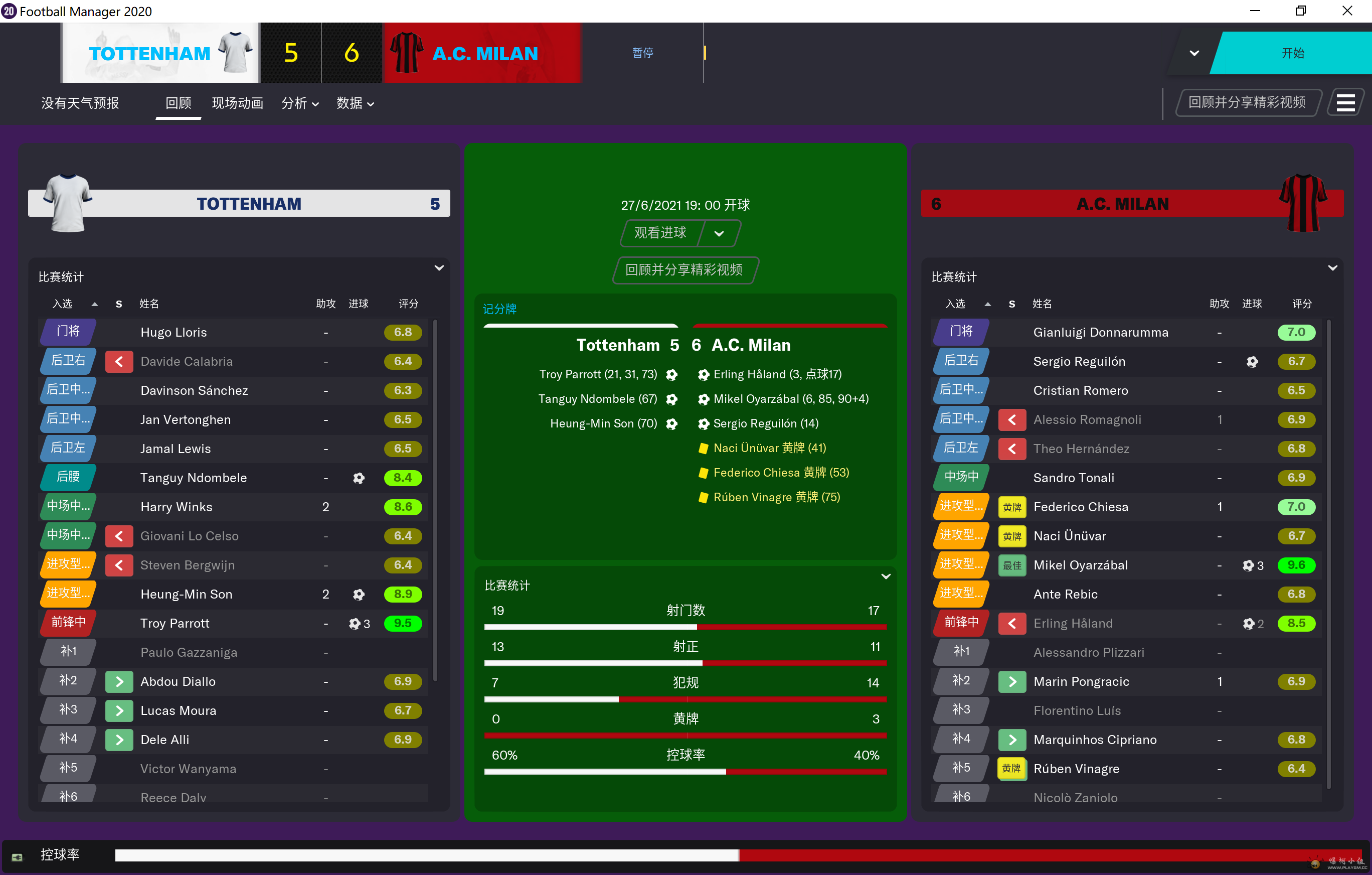Select Troy Parrott in Tottenham lineup
This screenshot has width=1372, height=875.
pos(175,623)
